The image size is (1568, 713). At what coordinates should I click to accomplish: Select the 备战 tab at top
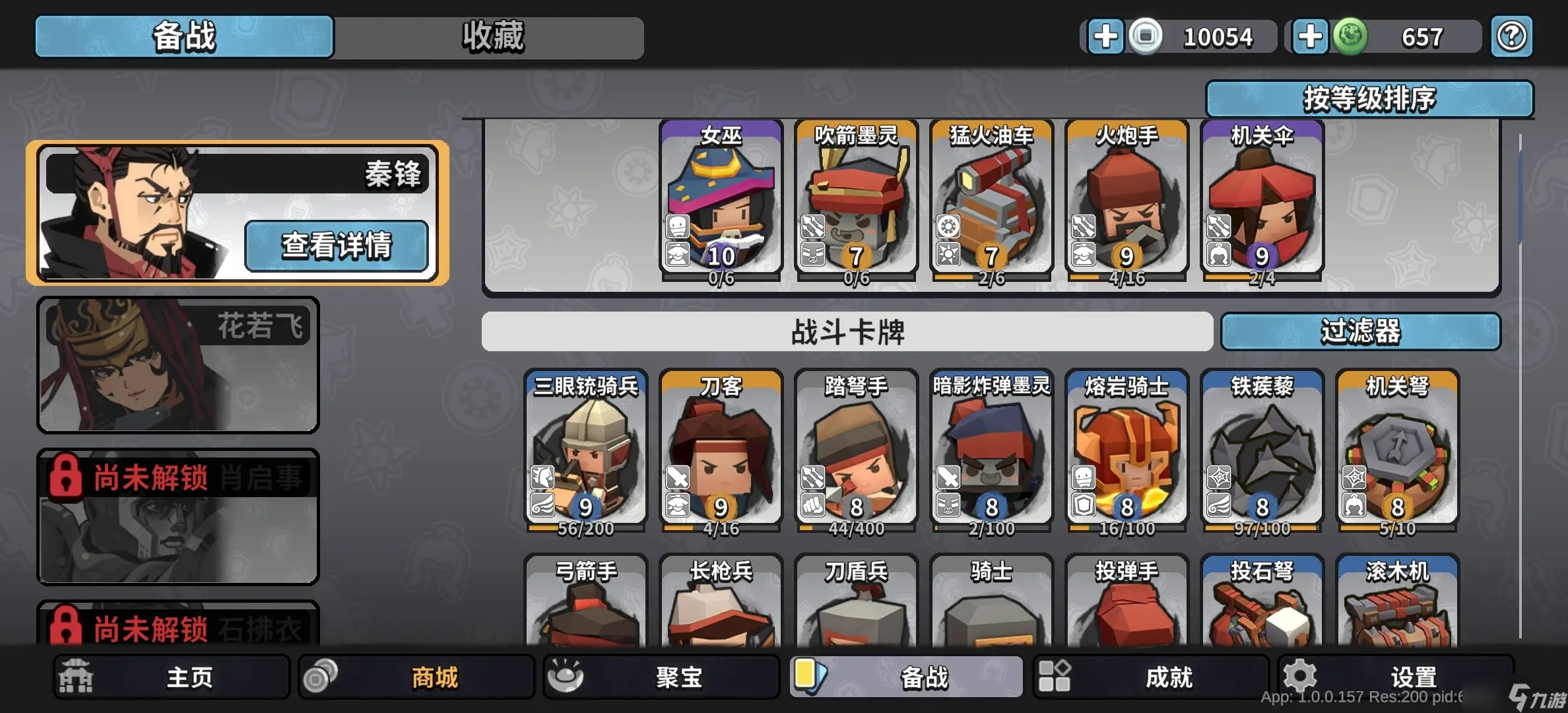click(183, 38)
